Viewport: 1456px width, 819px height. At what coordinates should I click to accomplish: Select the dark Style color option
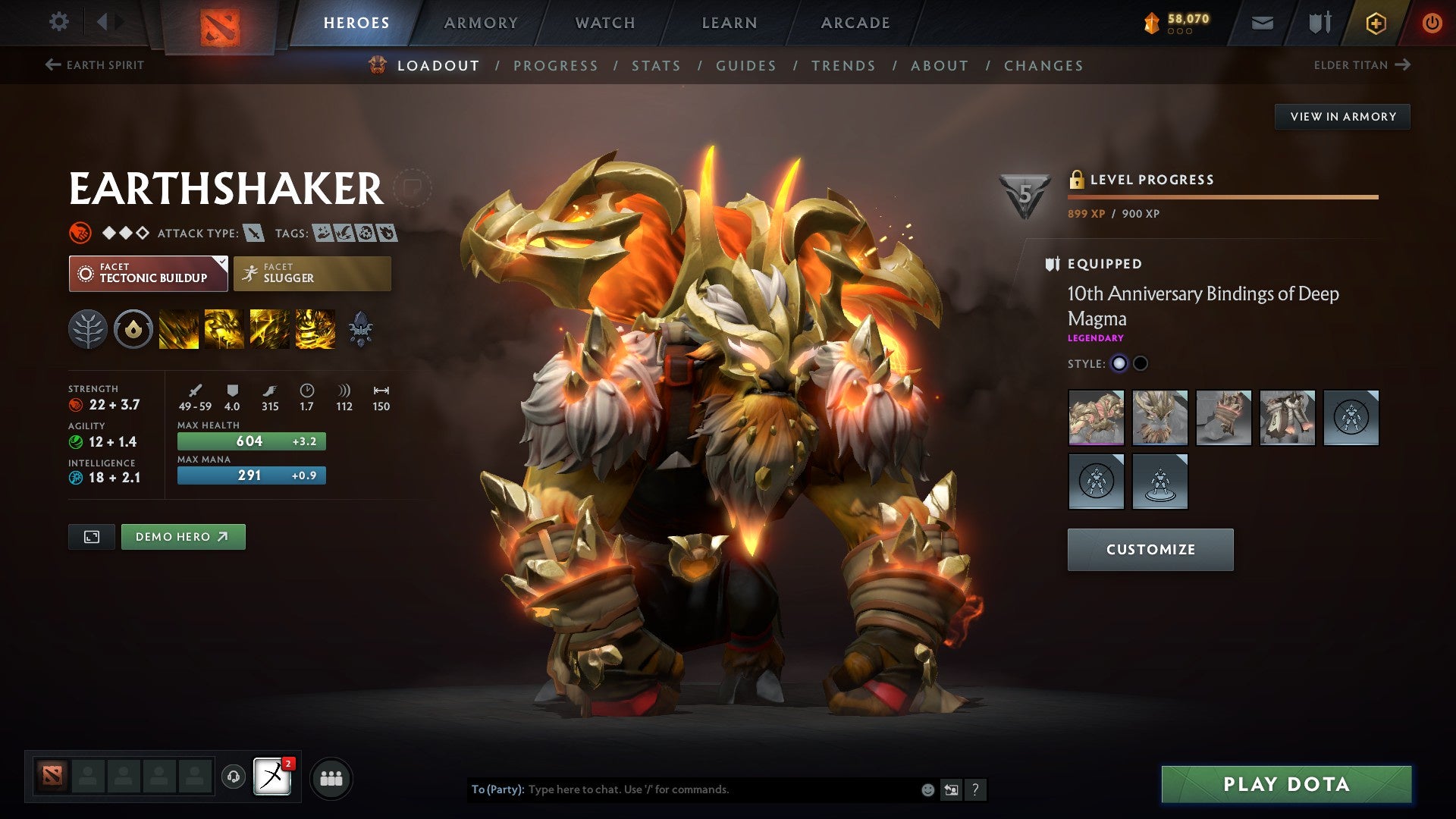(1140, 363)
